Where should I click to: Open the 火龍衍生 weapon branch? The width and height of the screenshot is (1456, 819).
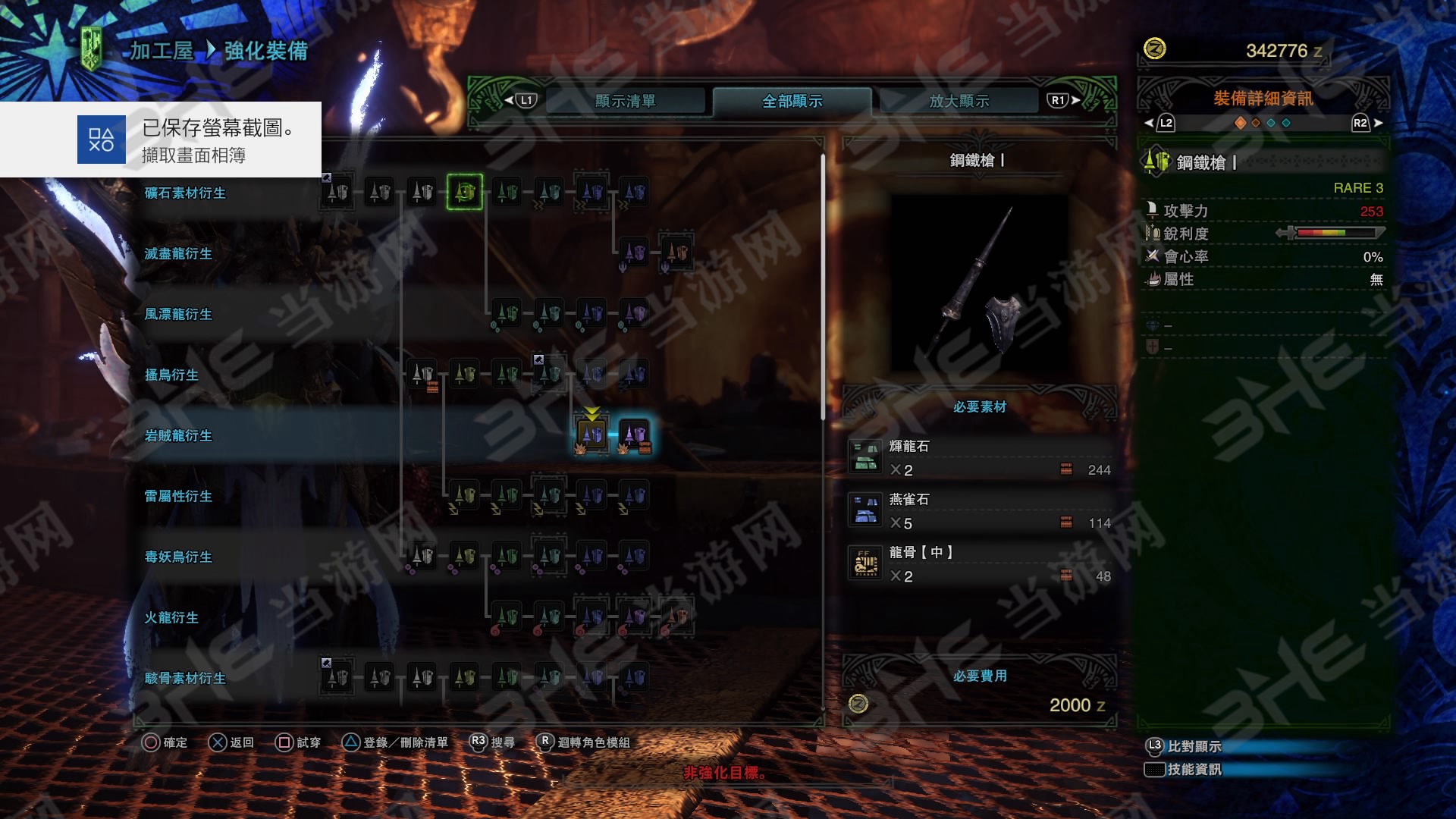click(171, 618)
